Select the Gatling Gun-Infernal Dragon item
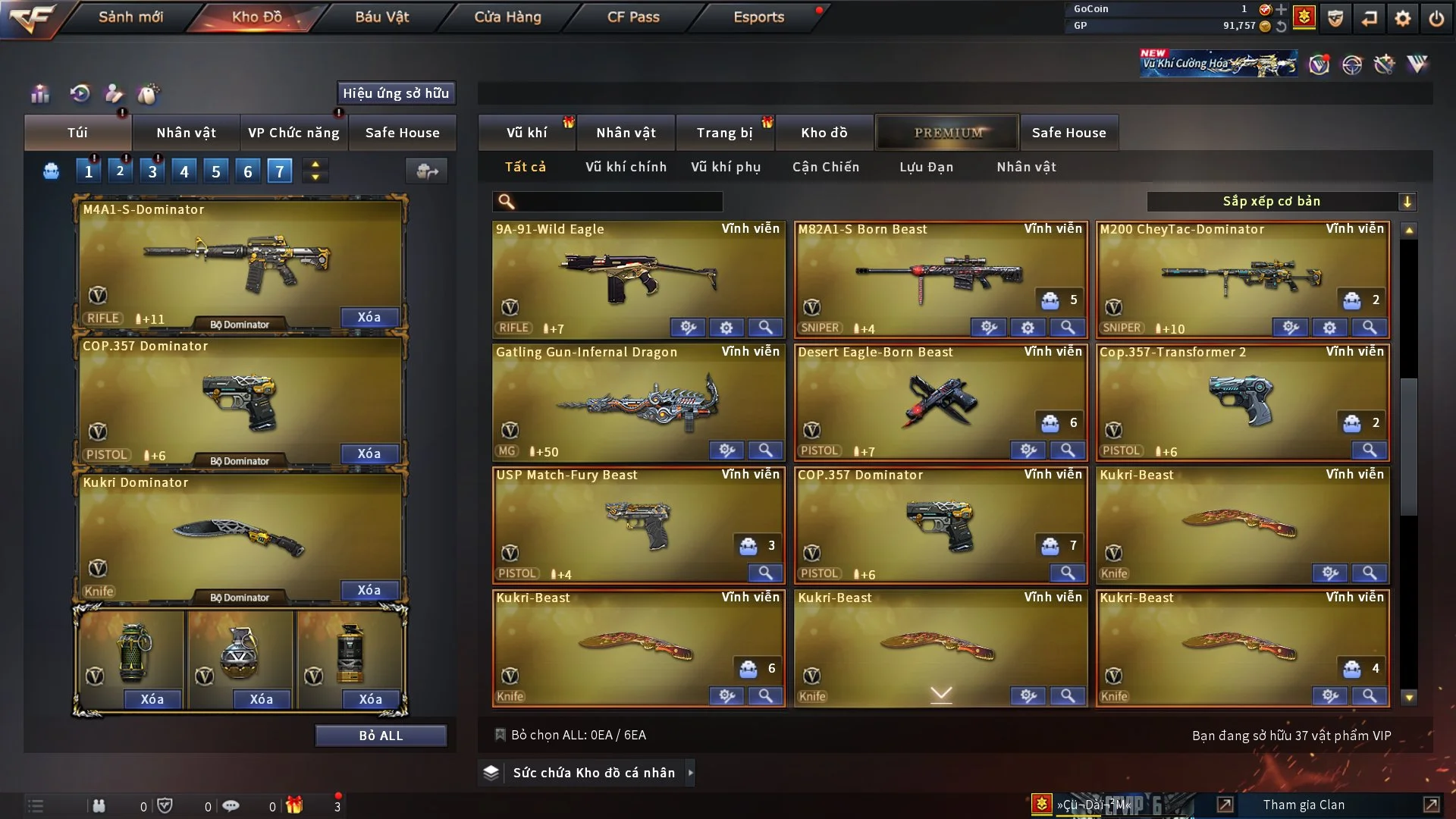Viewport: 1456px width, 819px height. [639, 402]
